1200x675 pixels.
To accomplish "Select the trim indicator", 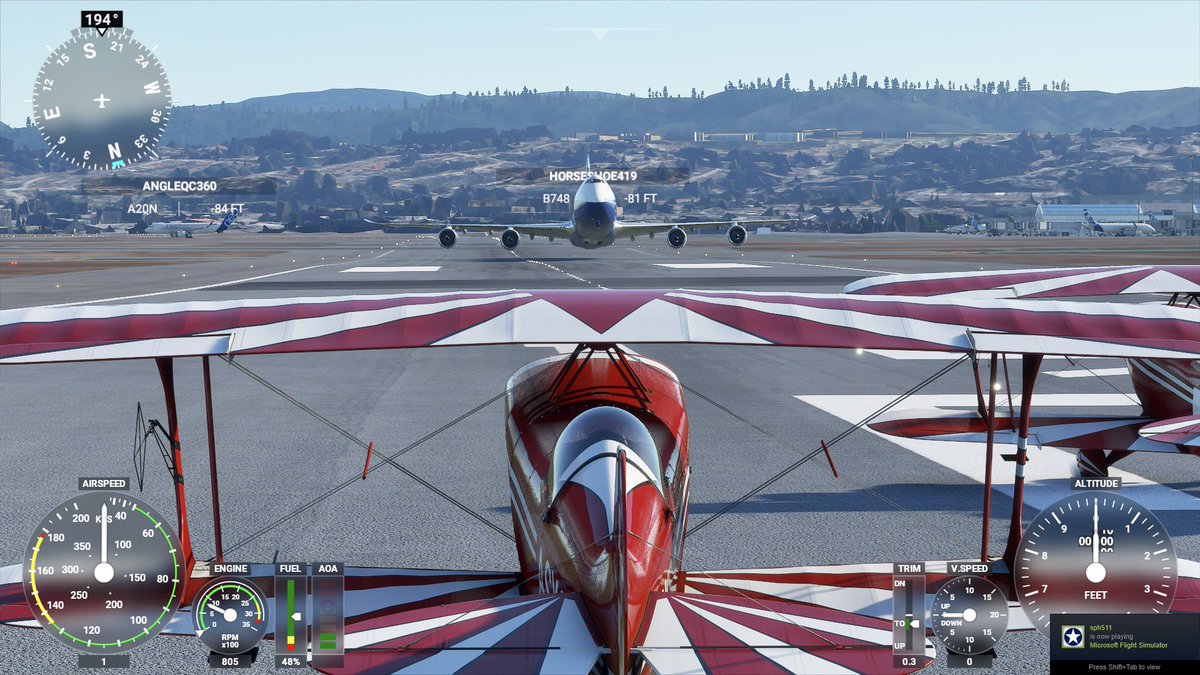I will (x=909, y=615).
